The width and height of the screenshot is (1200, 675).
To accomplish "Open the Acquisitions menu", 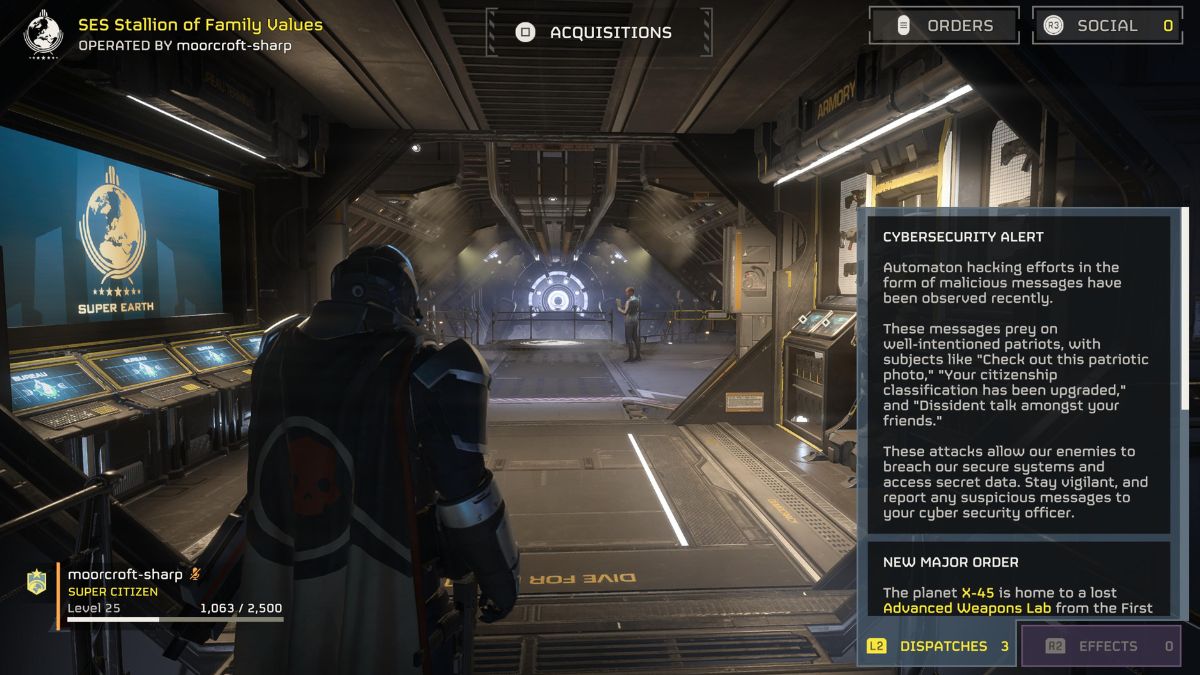I will 599,32.
